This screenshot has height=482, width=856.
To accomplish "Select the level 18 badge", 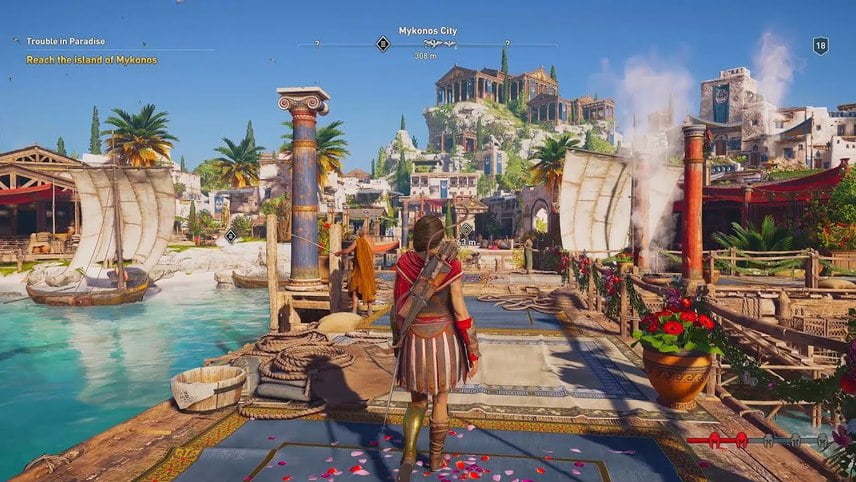I will point(820,45).
